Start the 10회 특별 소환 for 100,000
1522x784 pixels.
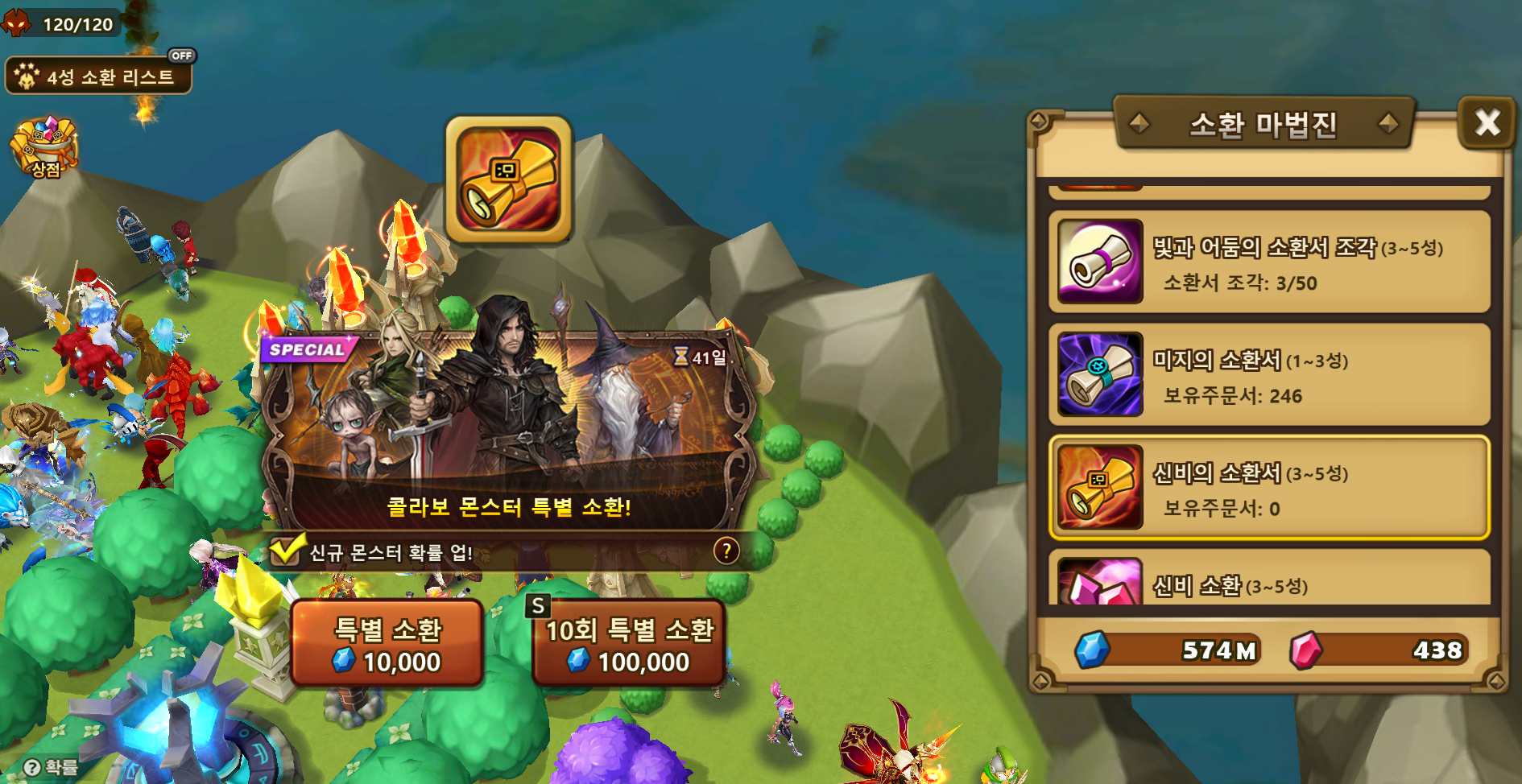pos(629,644)
